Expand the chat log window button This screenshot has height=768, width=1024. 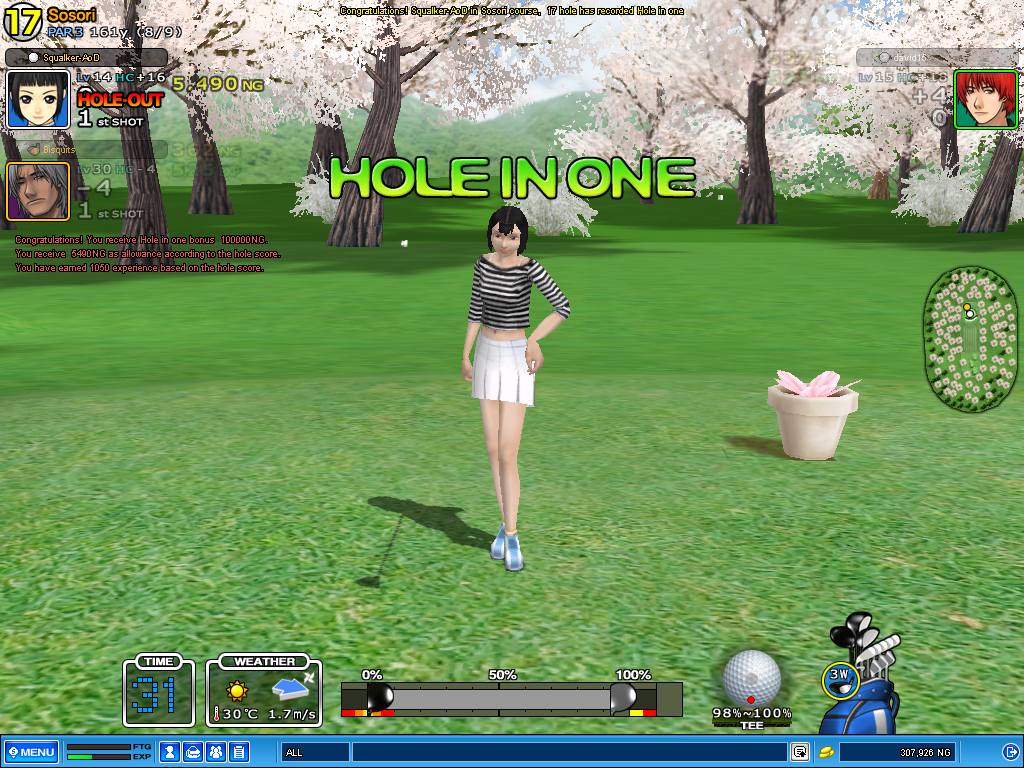800,752
